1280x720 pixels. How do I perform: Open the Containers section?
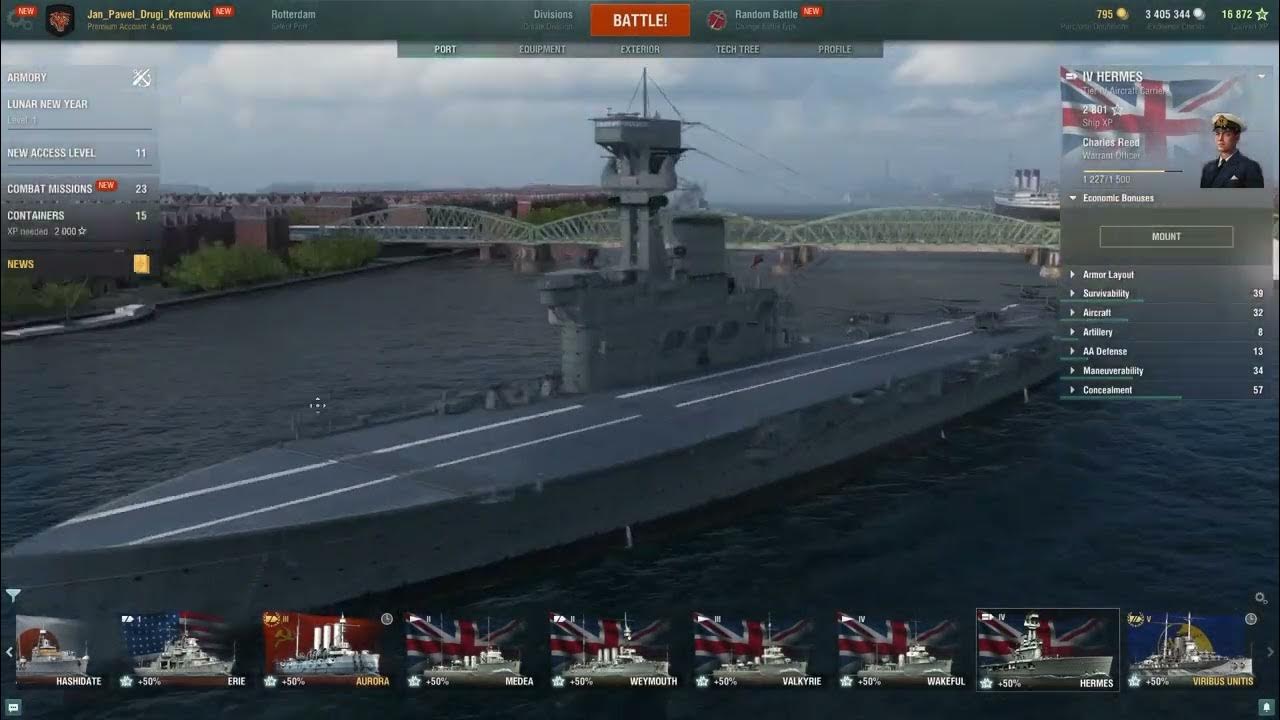click(x=36, y=215)
